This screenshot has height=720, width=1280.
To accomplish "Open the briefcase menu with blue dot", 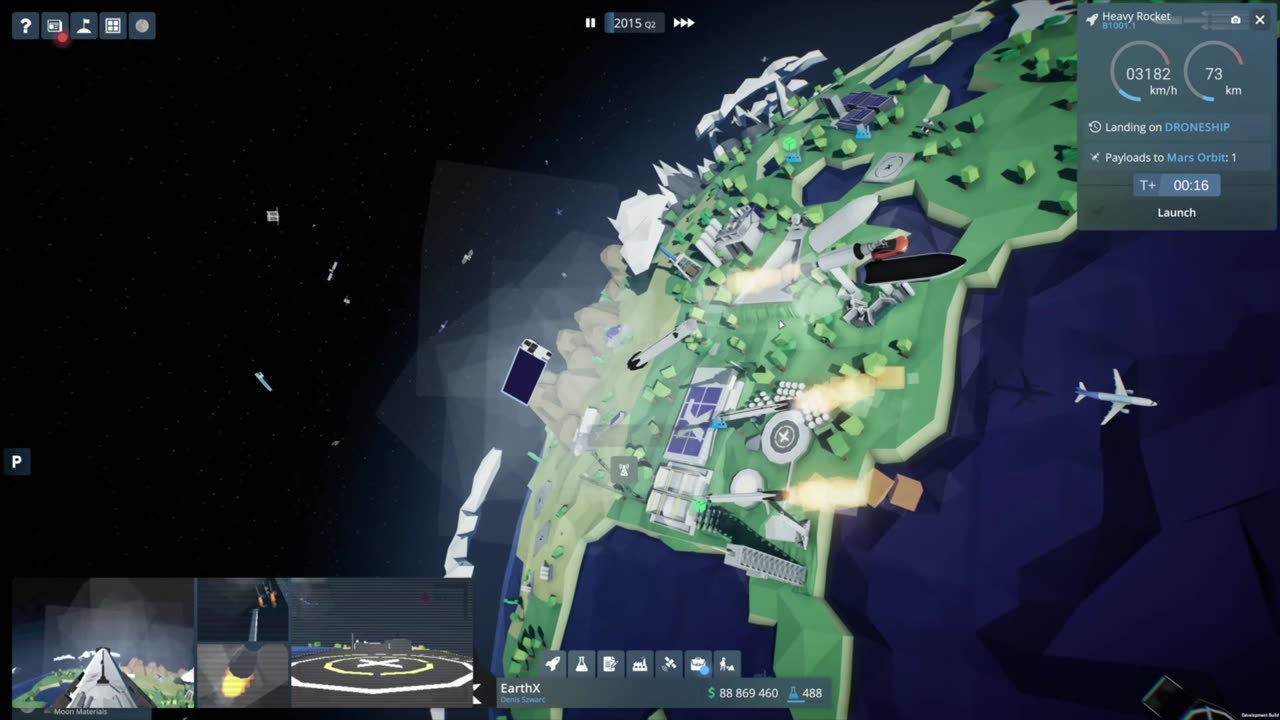I will (698, 663).
